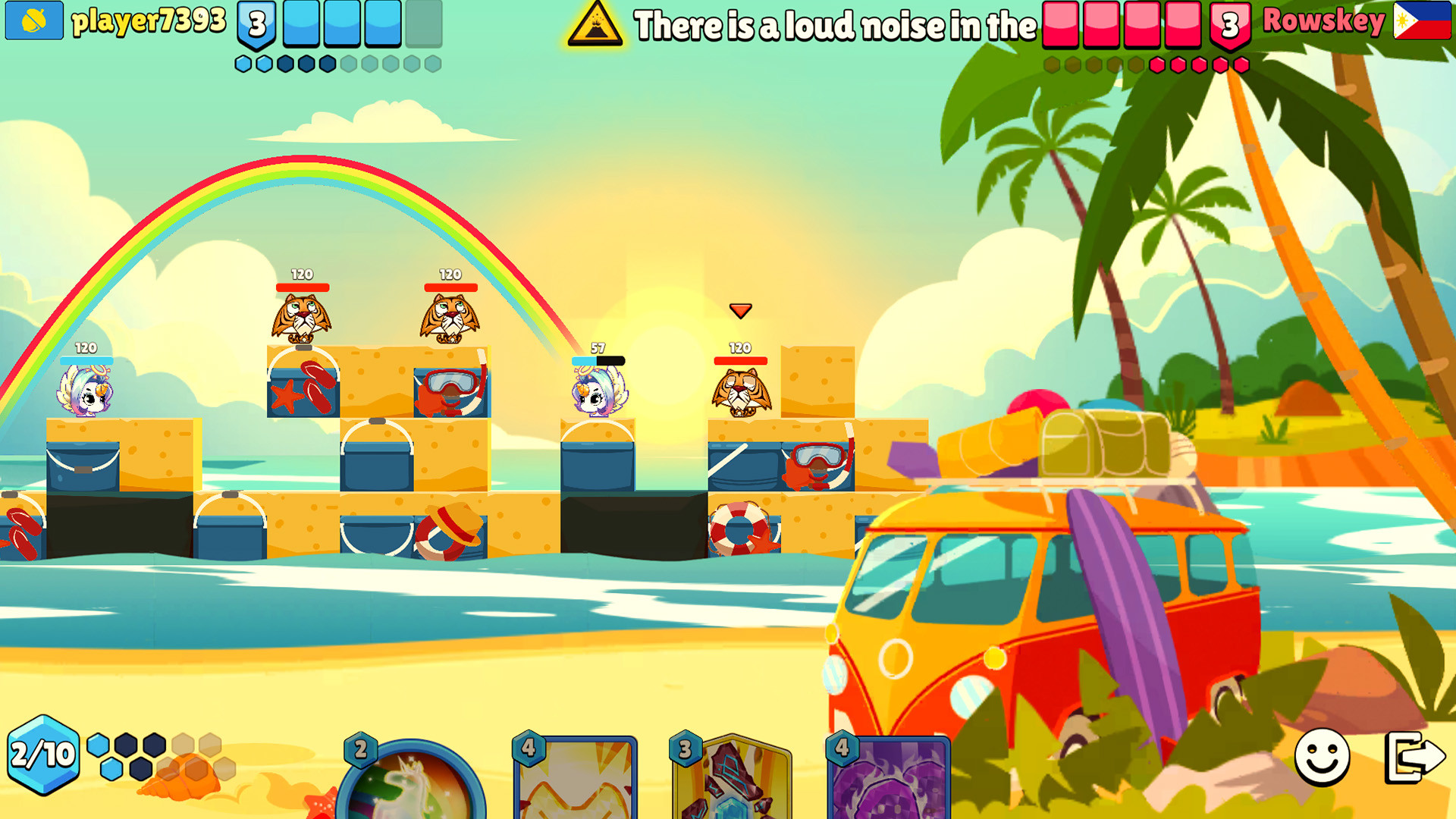Click the player7393 name label
This screenshot has height=819, width=1456.
tap(148, 21)
